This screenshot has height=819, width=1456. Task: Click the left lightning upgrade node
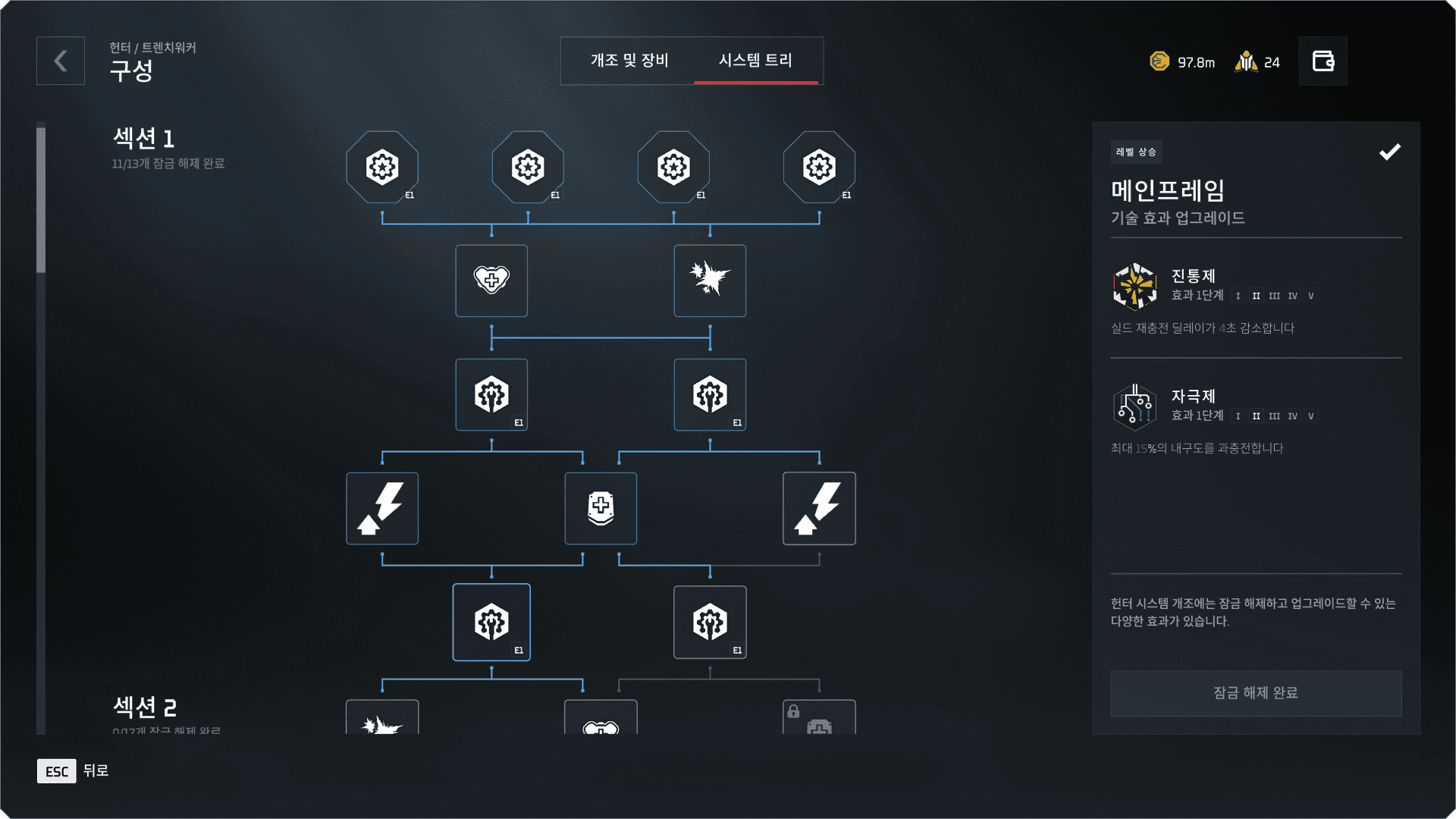click(x=382, y=508)
